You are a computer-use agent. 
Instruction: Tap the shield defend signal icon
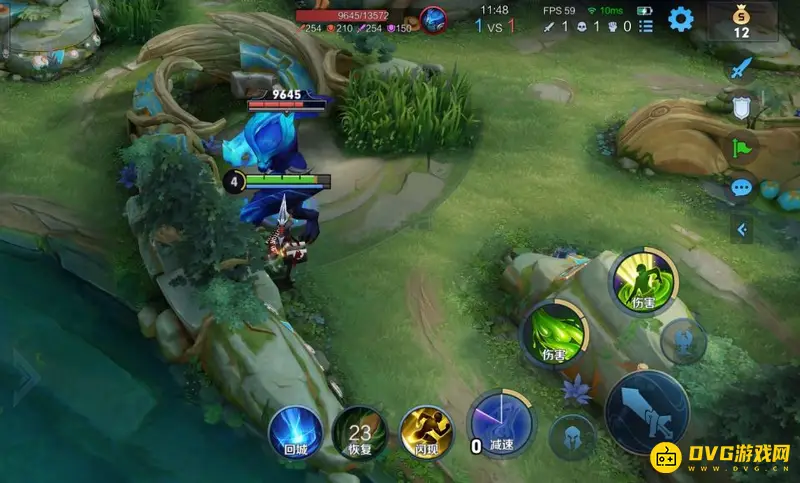[741, 109]
